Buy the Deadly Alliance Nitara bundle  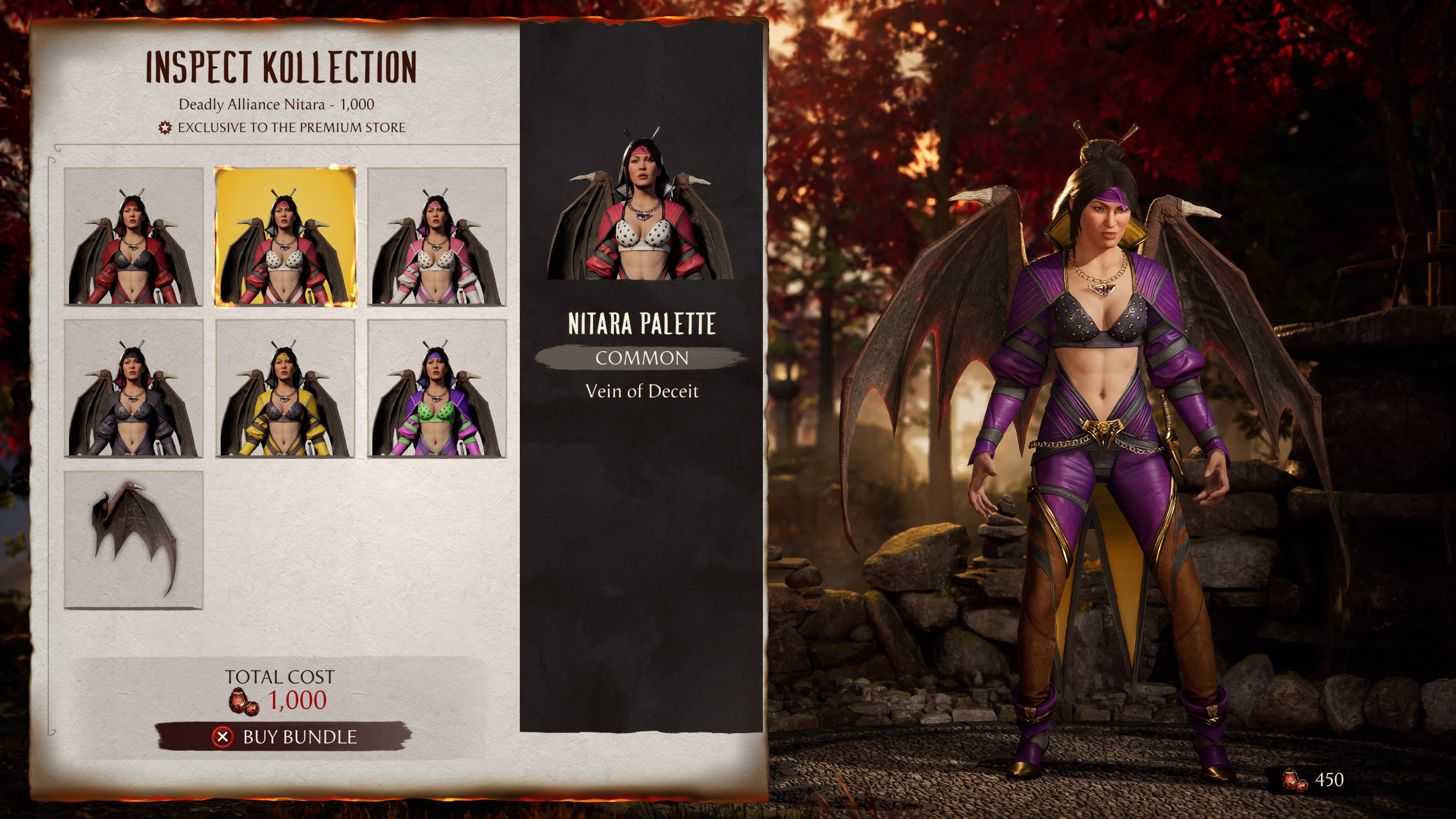pos(284,736)
